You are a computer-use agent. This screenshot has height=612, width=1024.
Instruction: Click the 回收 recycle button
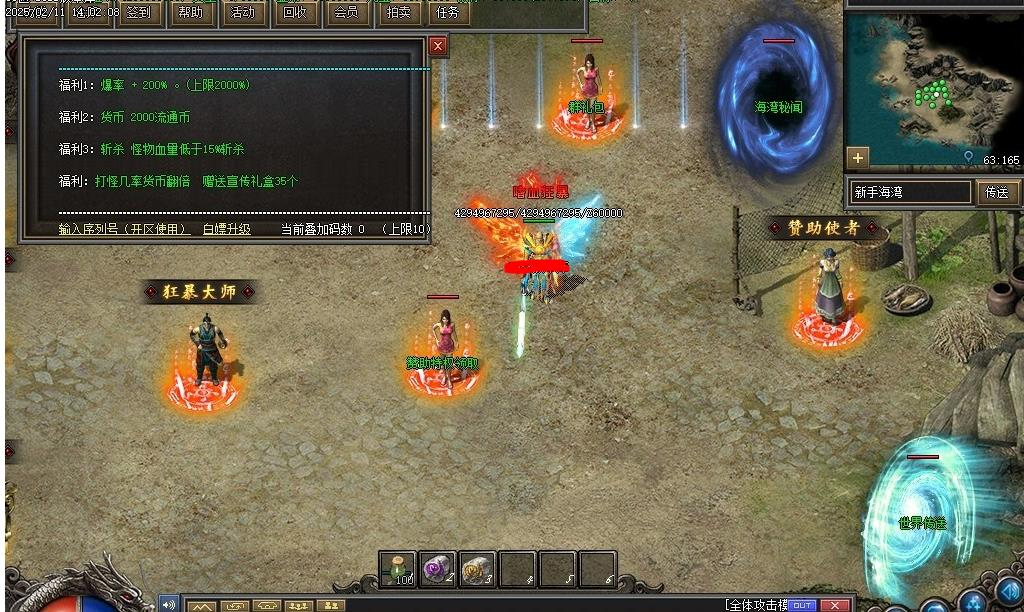click(294, 13)
